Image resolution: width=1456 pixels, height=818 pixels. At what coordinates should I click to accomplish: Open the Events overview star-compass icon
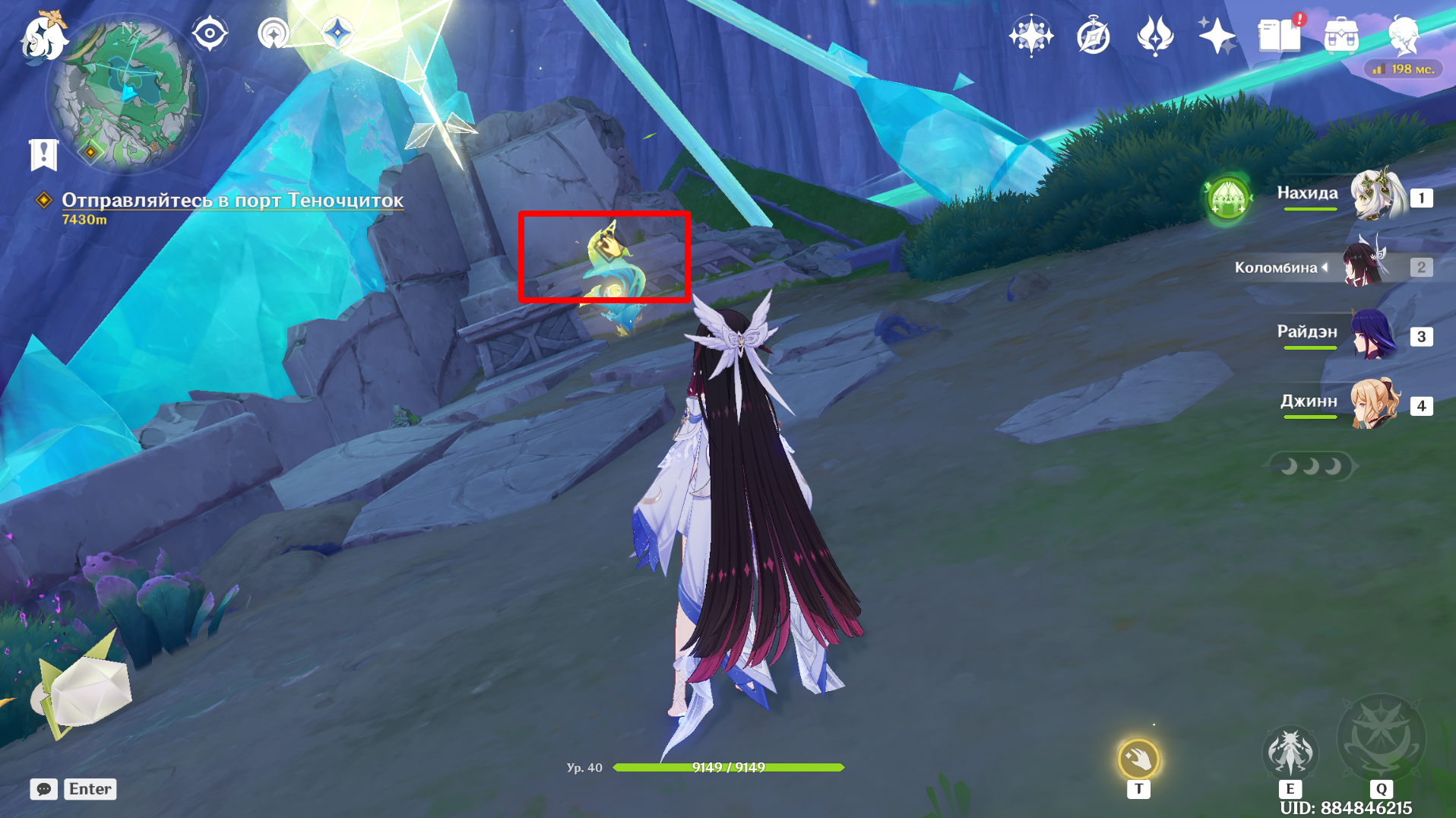(1030, 33)
